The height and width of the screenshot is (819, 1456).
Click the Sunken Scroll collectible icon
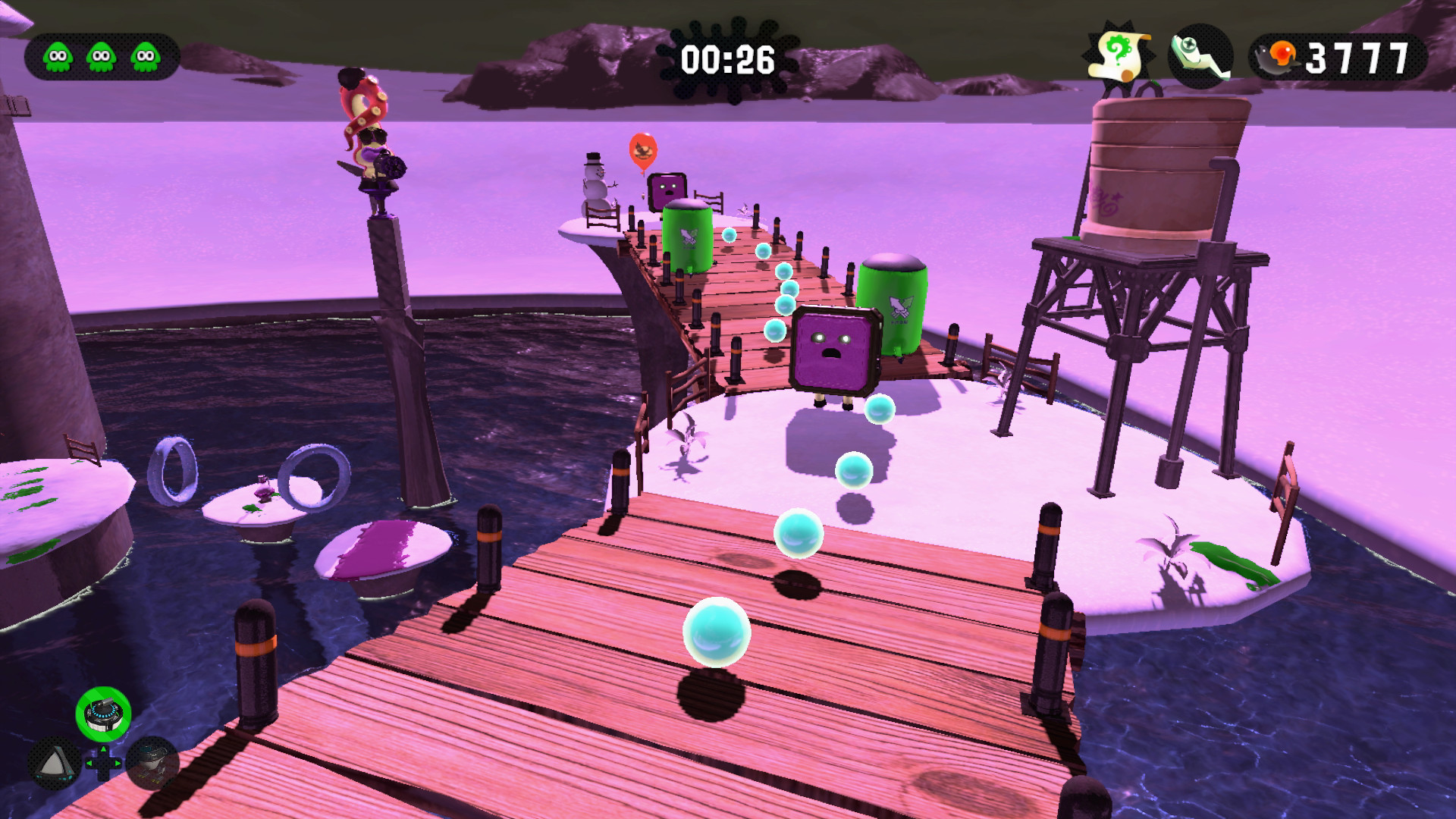pyautogui.click(x=1117, y=54)
